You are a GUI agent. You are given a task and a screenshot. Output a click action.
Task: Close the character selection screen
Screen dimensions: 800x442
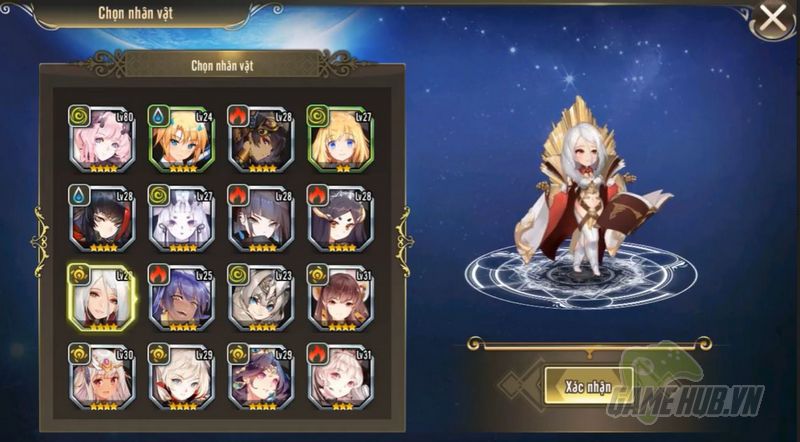[x=772, y=17]
